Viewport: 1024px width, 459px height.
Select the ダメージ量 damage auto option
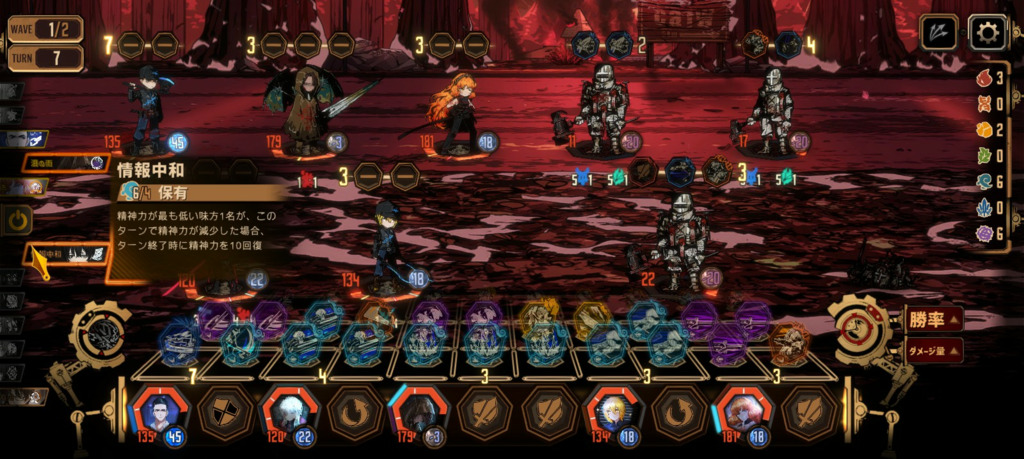pos(933,350)
